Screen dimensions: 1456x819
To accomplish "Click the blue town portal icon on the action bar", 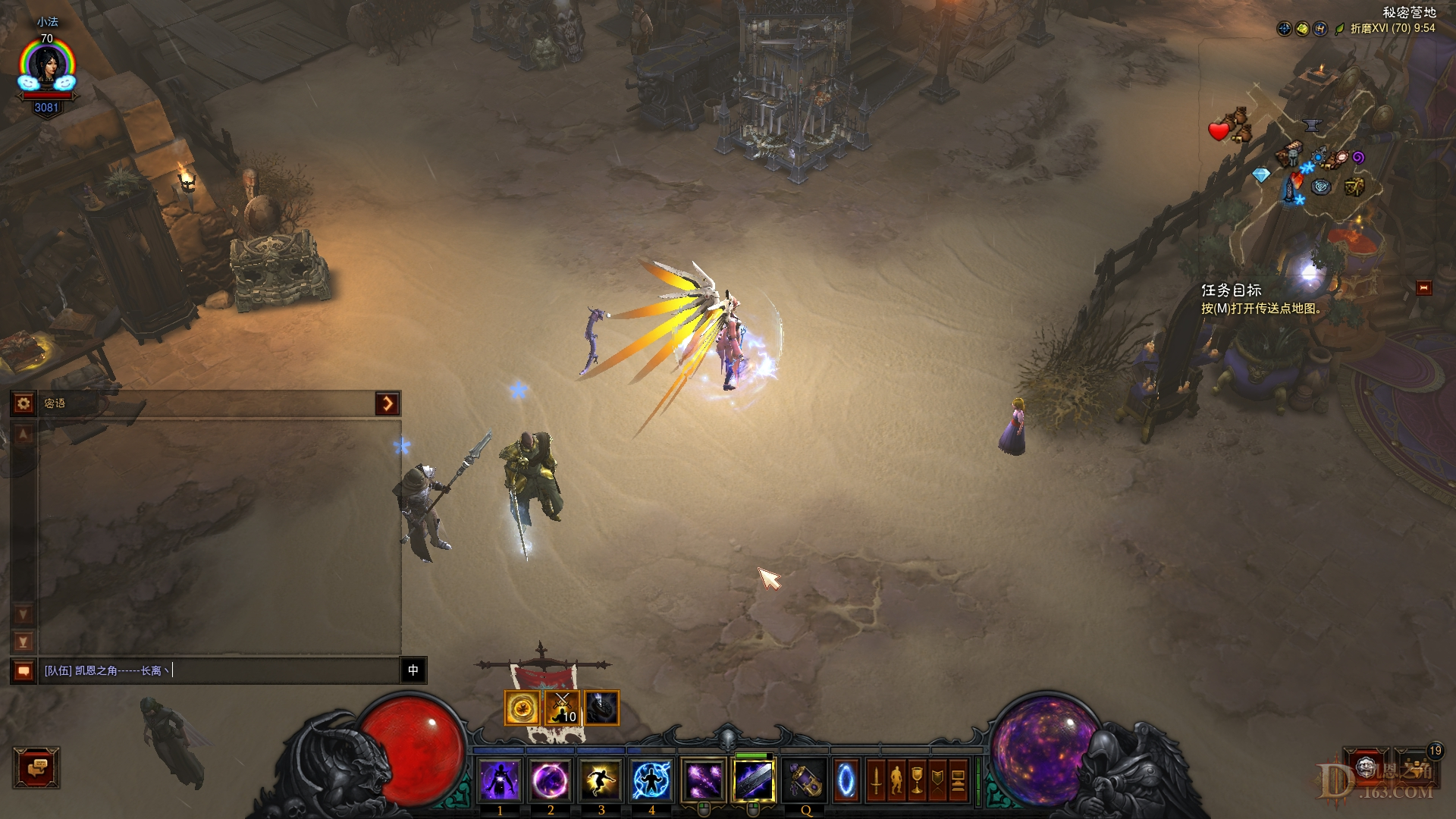I will coord(845,778).
